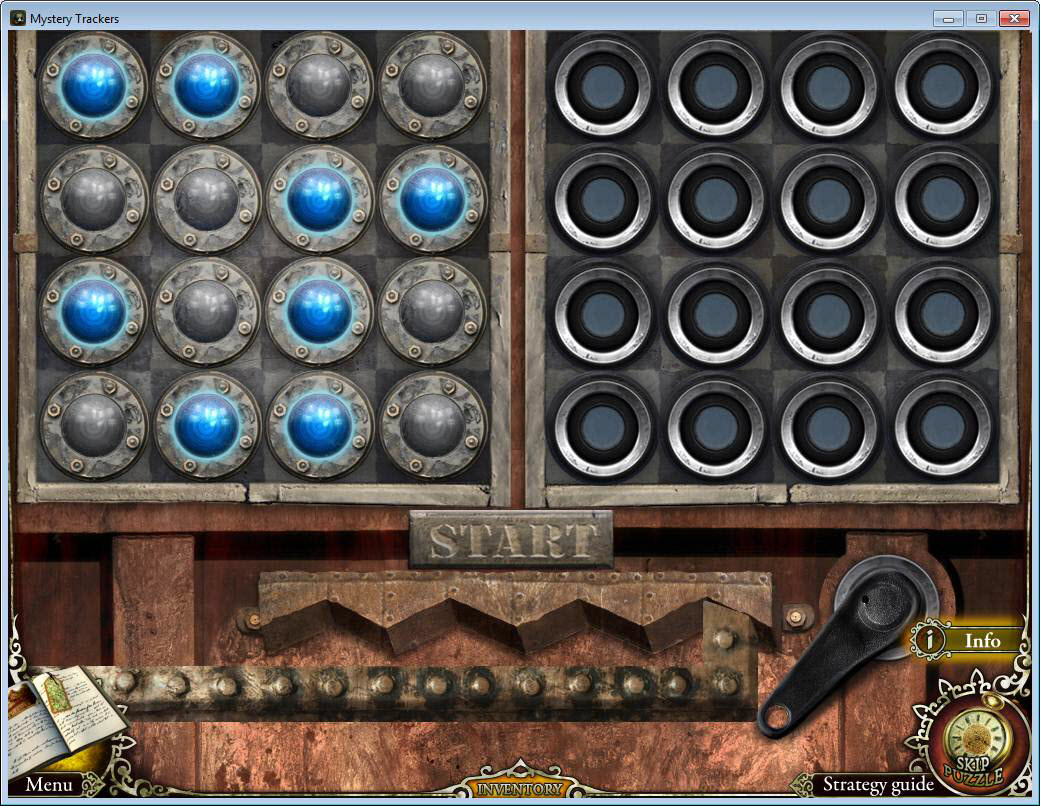The width and height of the screenshot is (1040, 806).
Task: Minimize the game window
Action: point(948,18)
